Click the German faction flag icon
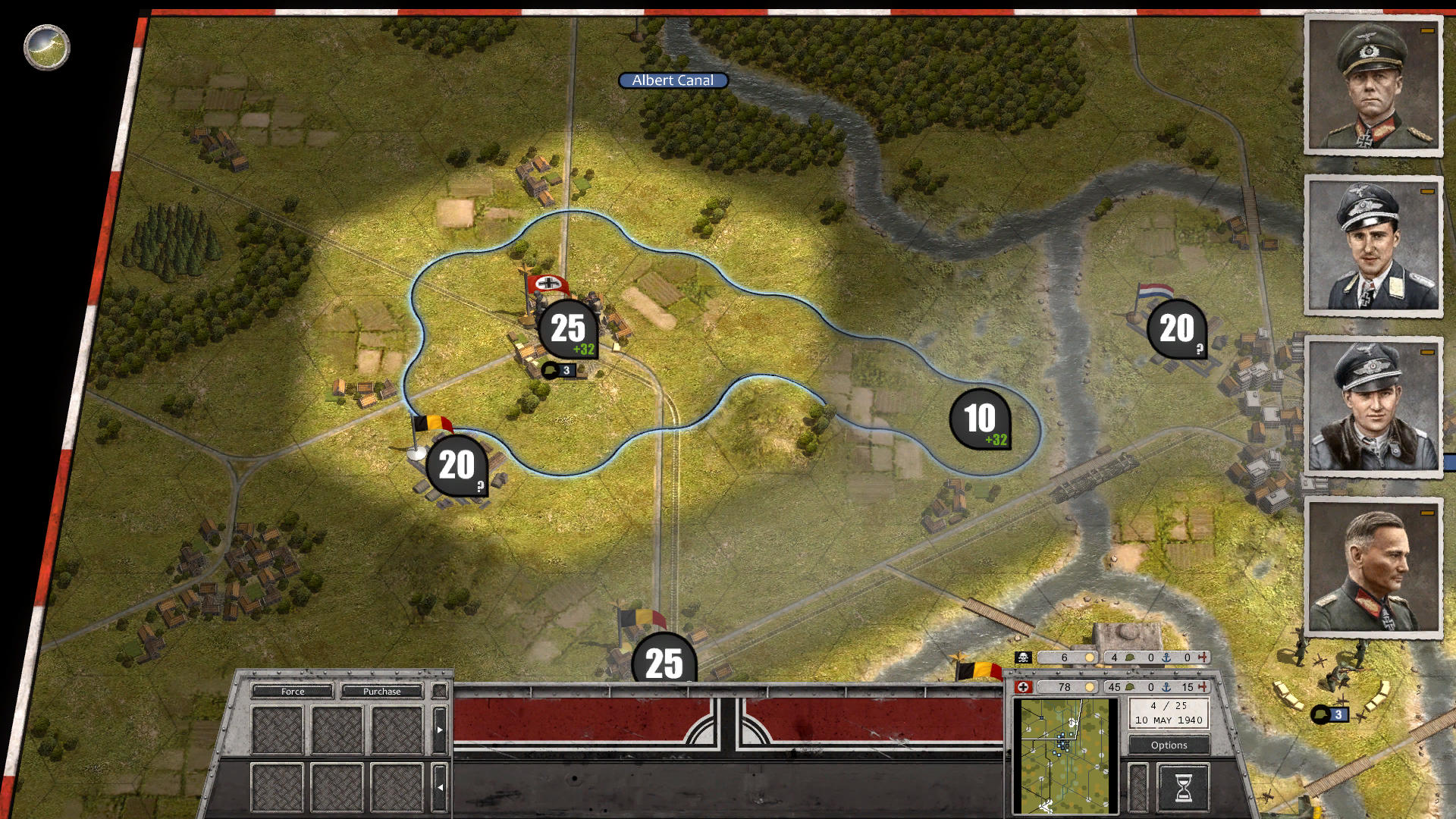Screen dimensions: 1456x819 1025,687
